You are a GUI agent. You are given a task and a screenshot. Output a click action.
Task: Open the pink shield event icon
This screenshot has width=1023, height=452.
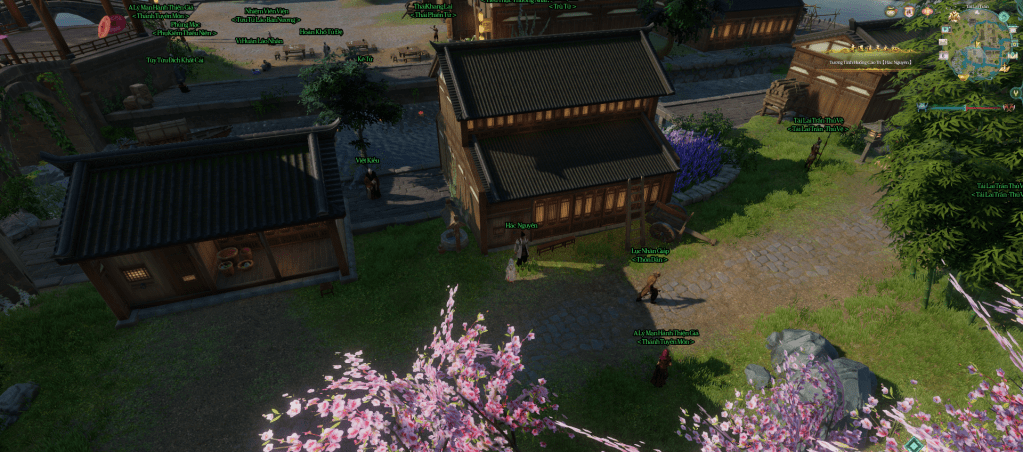click(909, 12)
